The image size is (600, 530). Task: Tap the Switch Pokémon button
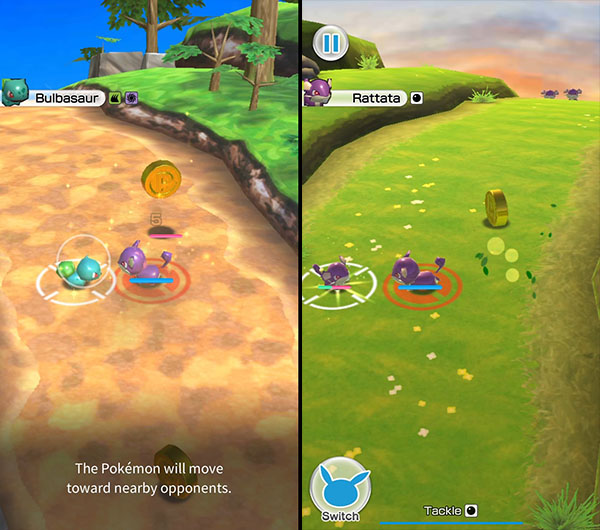tap(340, 488)
